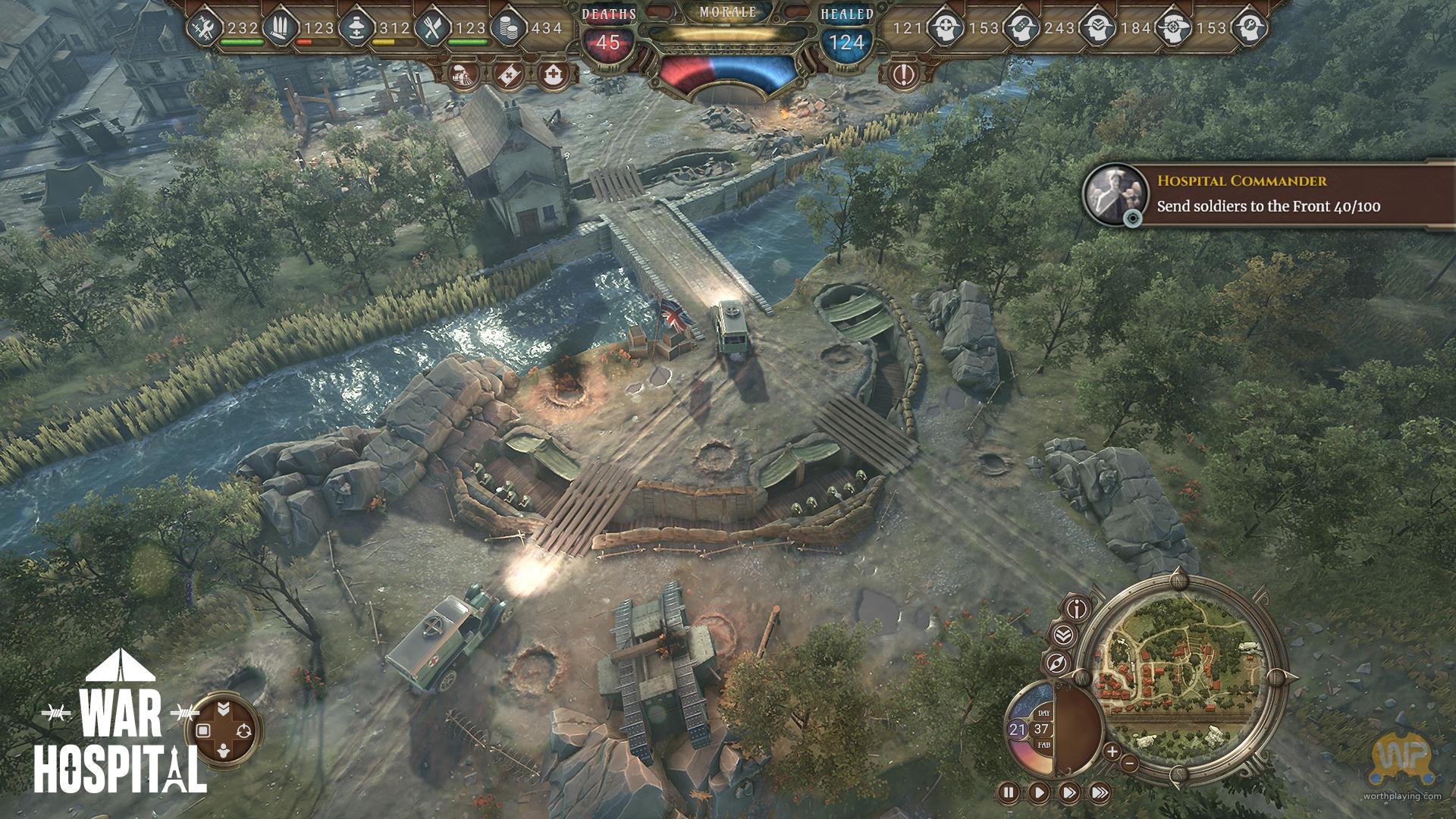Set normal speed with the single play arrow

tap(1038, 793)
